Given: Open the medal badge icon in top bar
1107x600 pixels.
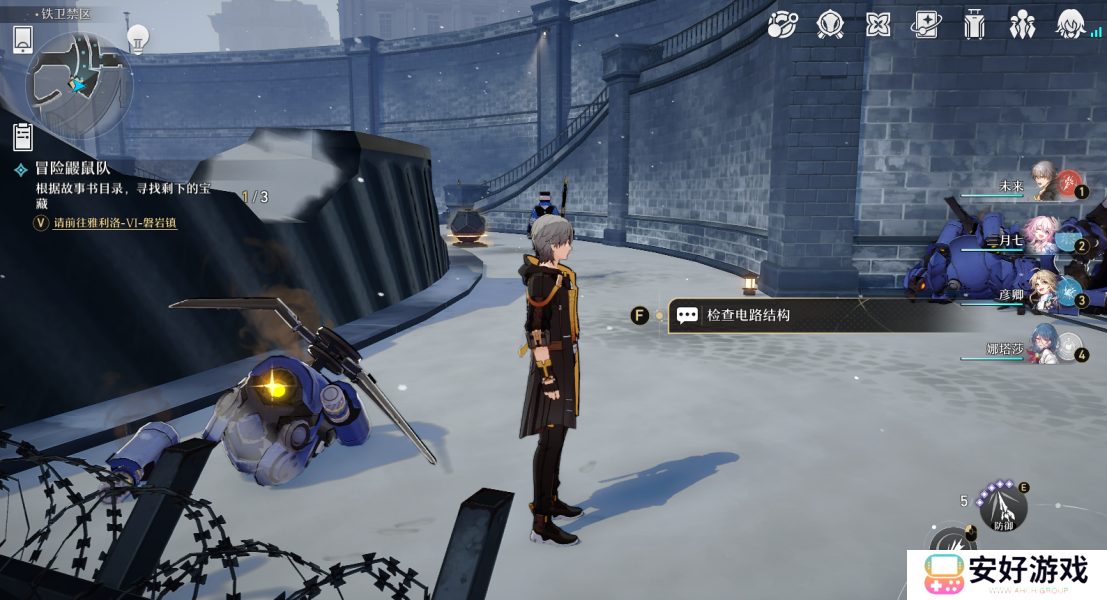Looking at the screenshot, I should [830, 25].
